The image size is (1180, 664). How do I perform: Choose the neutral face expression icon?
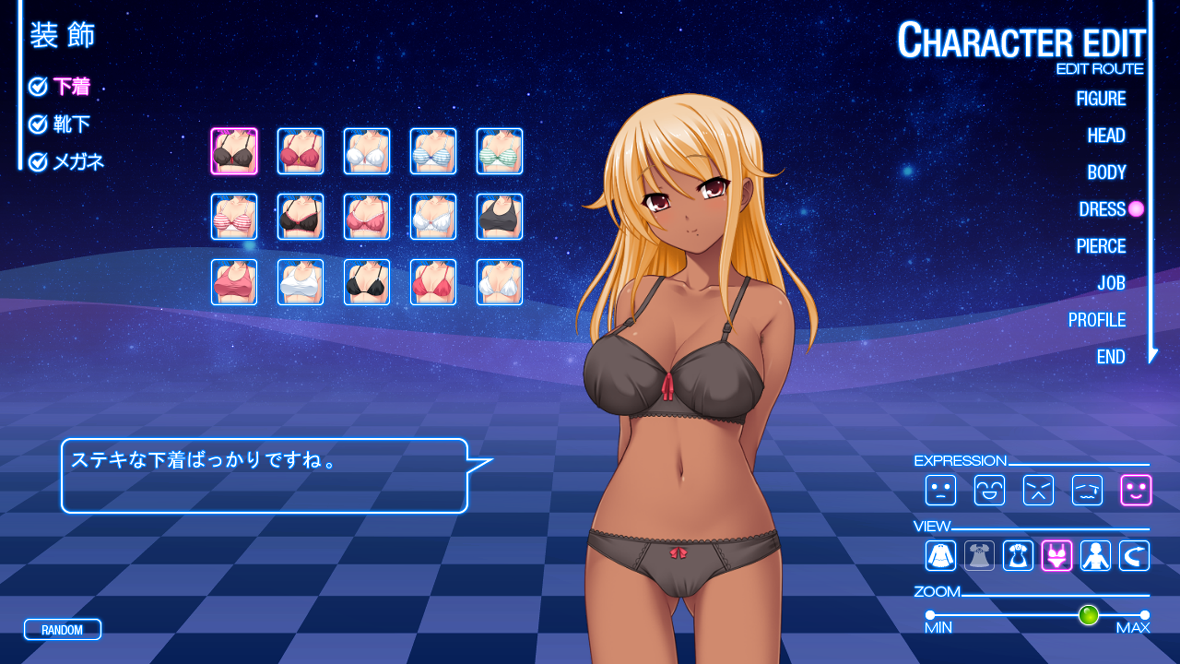[x=940, y=490]
